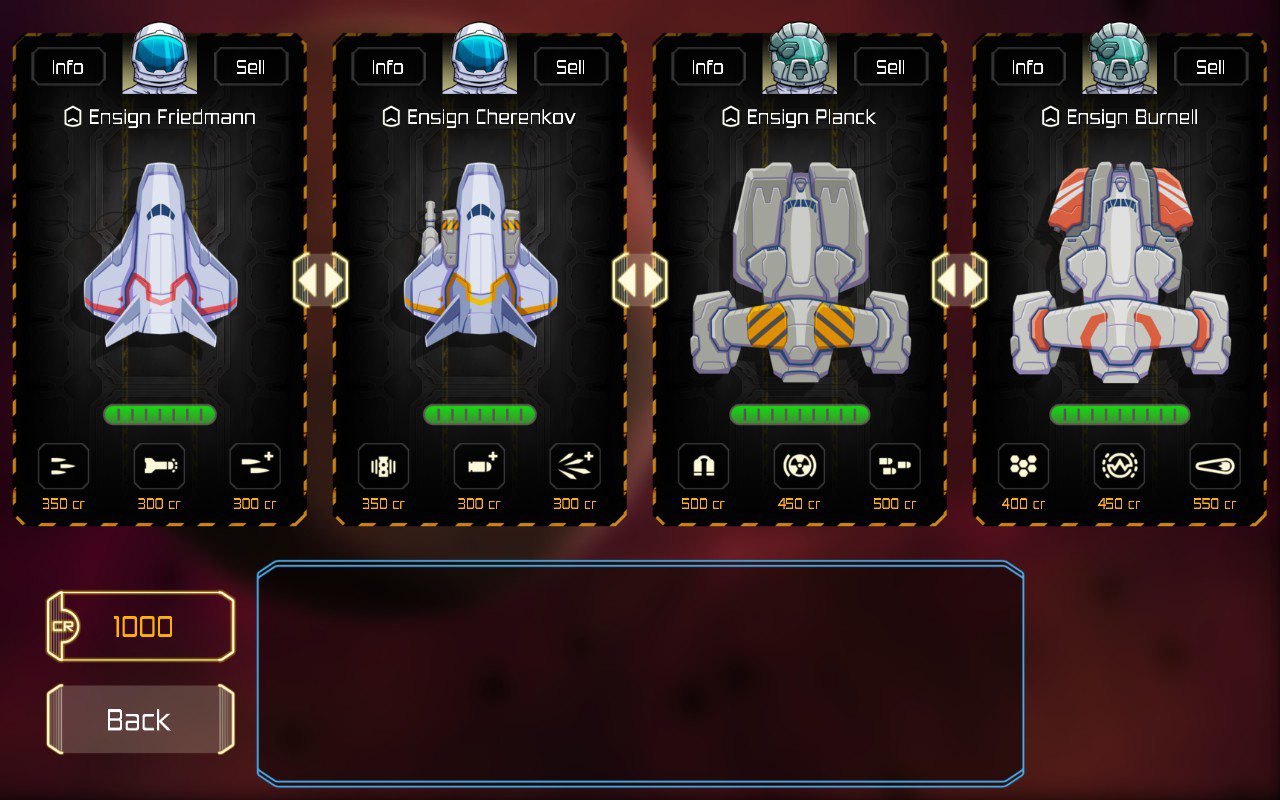View Info on Ensign Planck
The image size is (1280, 800).
click(708, 67)
